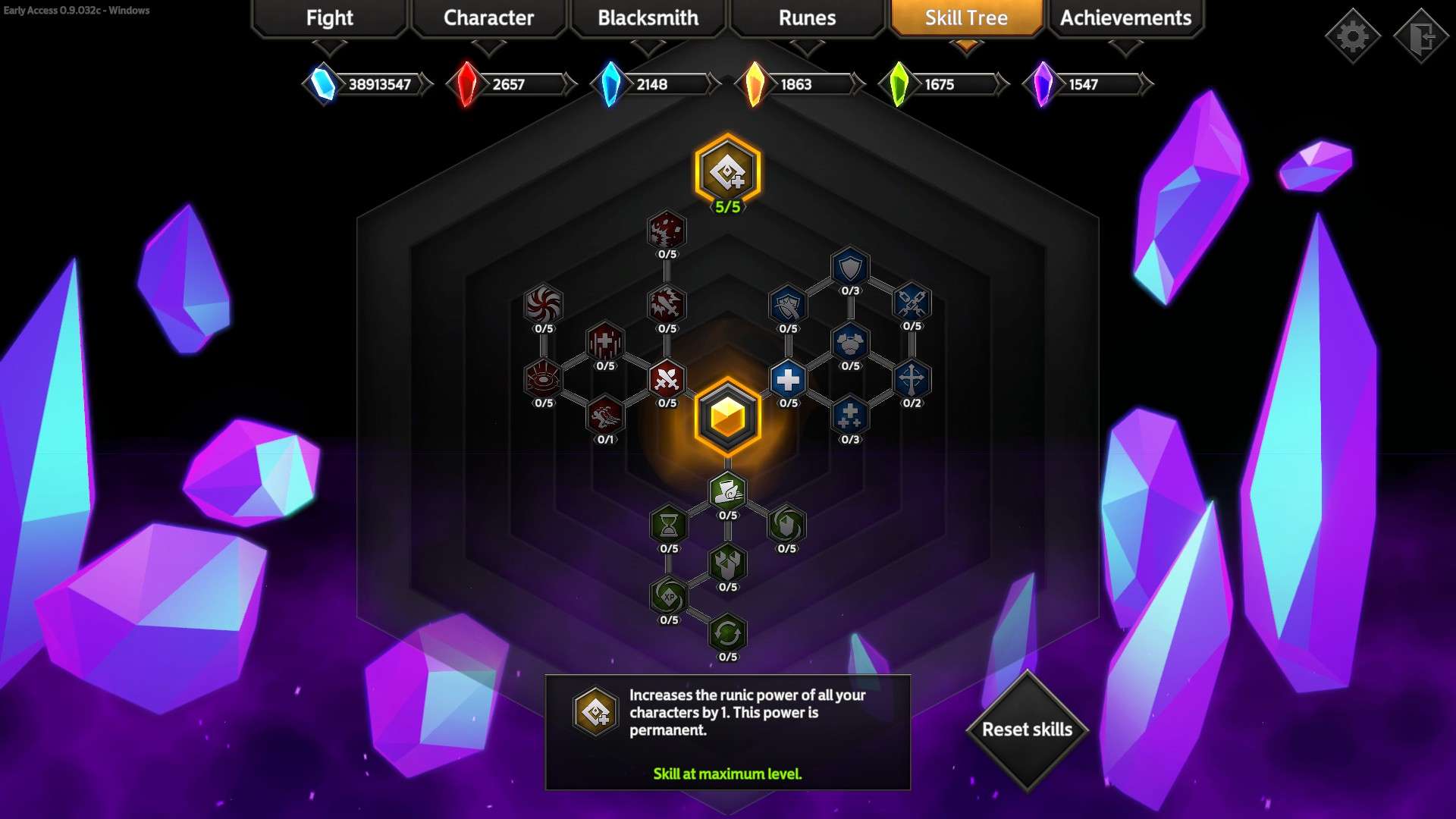
Task: Open the Blacksmith tab
Action: [x=648, y=18]
